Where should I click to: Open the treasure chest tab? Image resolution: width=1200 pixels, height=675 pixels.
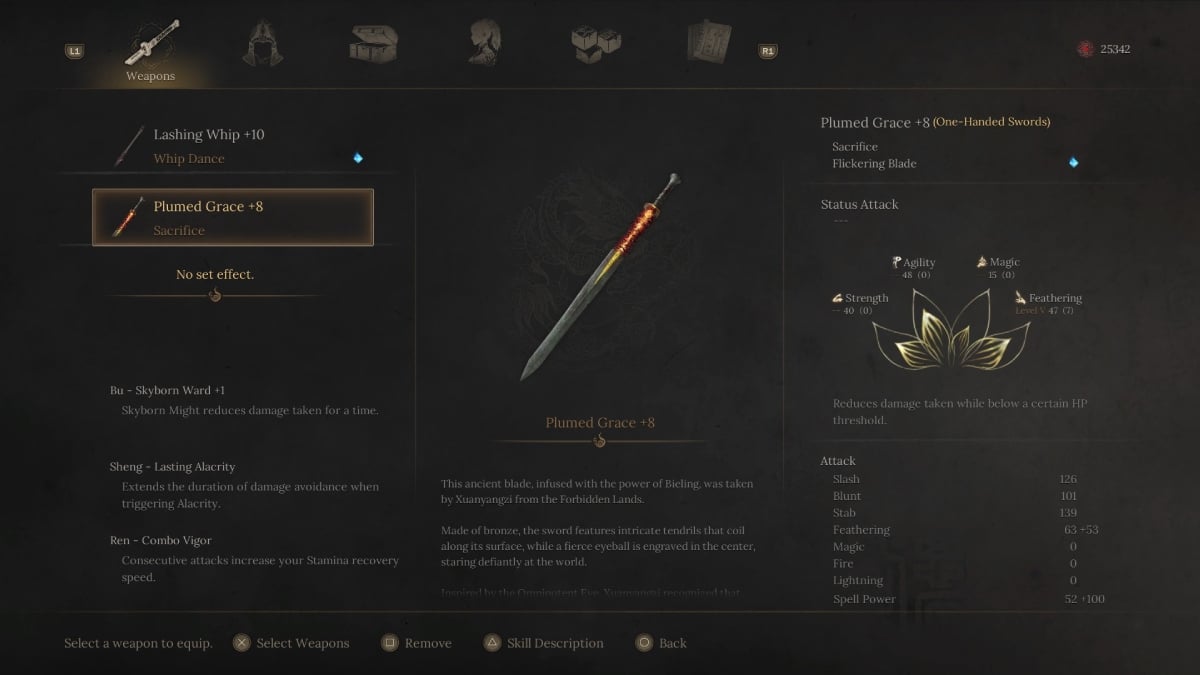(x=373, y=43)
